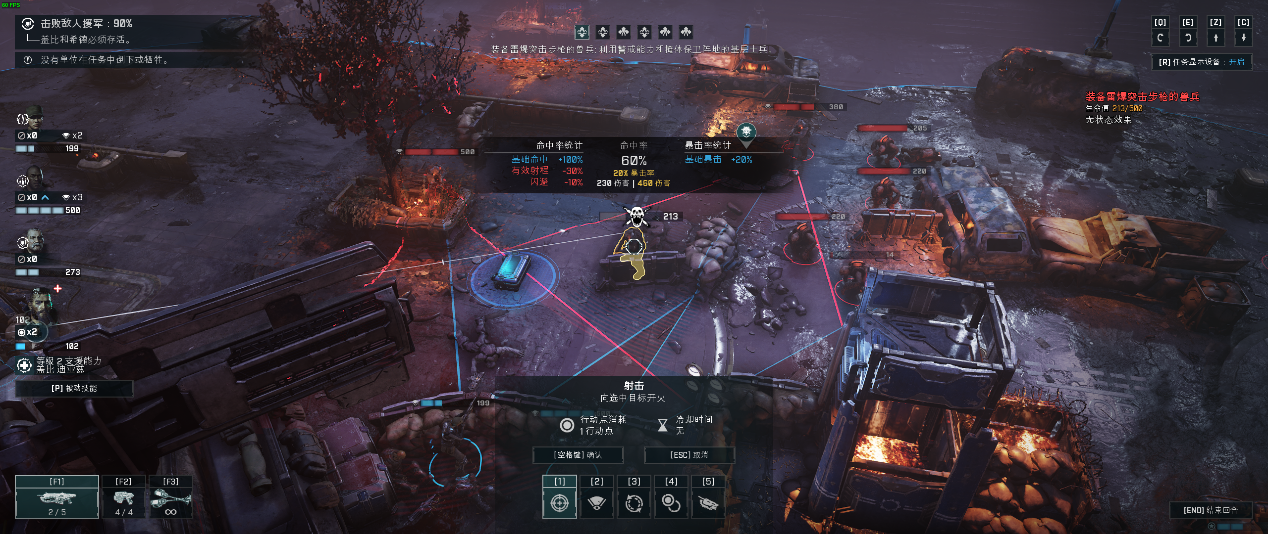End the turn with the 结束回合 button

tap(1210, 510)
